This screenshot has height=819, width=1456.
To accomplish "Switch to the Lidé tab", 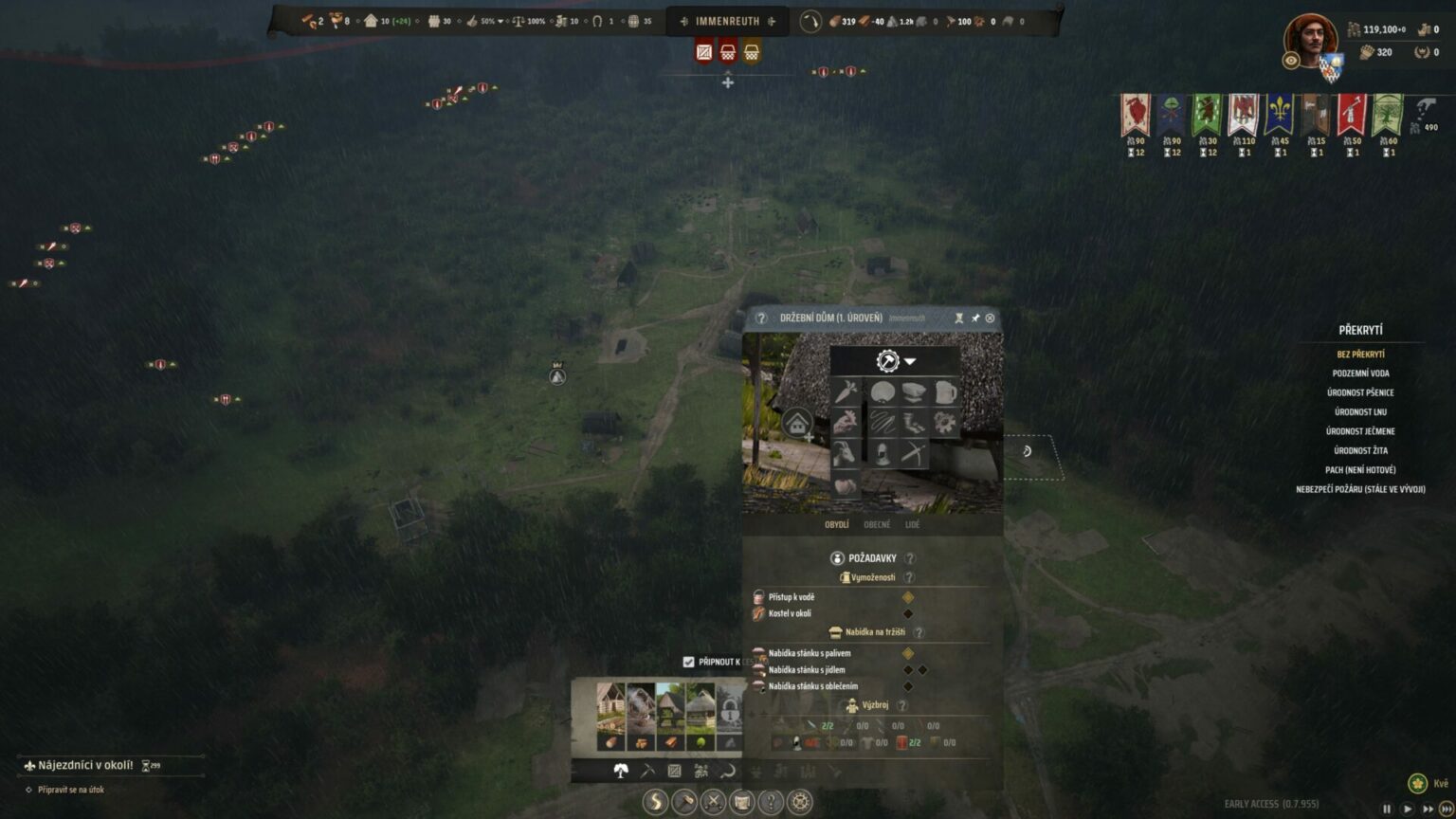I will (912, 524).
